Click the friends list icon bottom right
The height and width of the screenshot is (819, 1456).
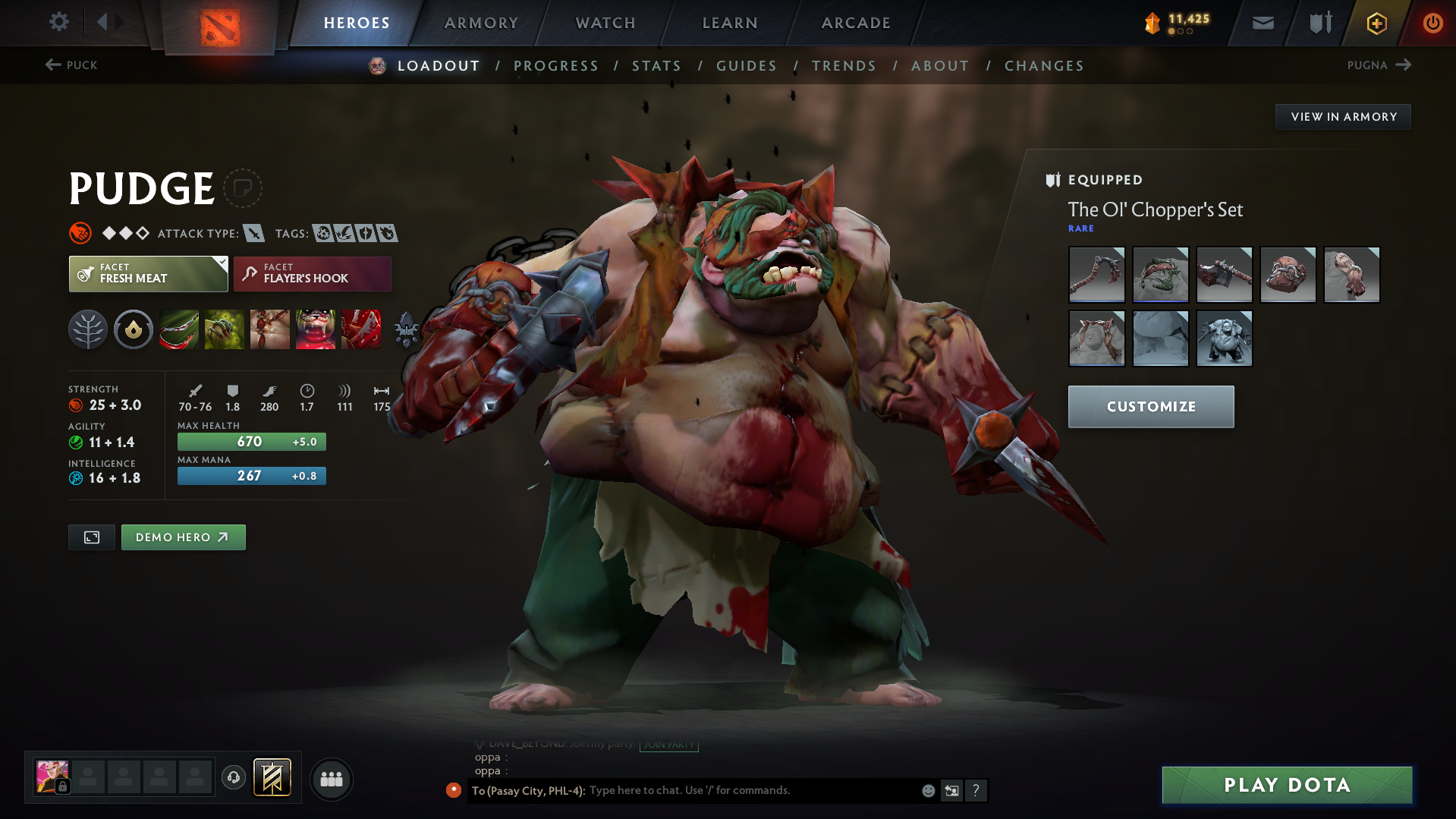[332, 779]
